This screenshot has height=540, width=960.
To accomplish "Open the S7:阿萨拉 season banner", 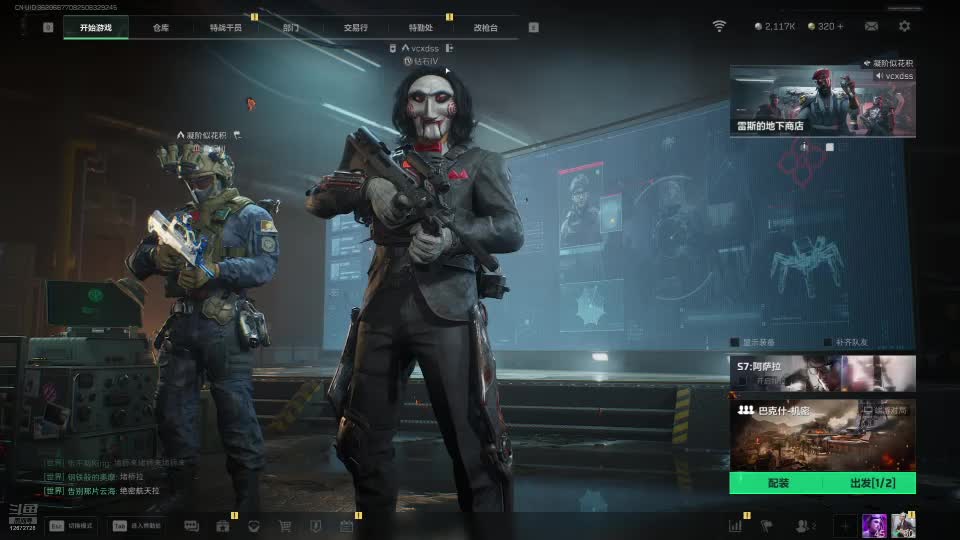I will click(x=822, y=373).
